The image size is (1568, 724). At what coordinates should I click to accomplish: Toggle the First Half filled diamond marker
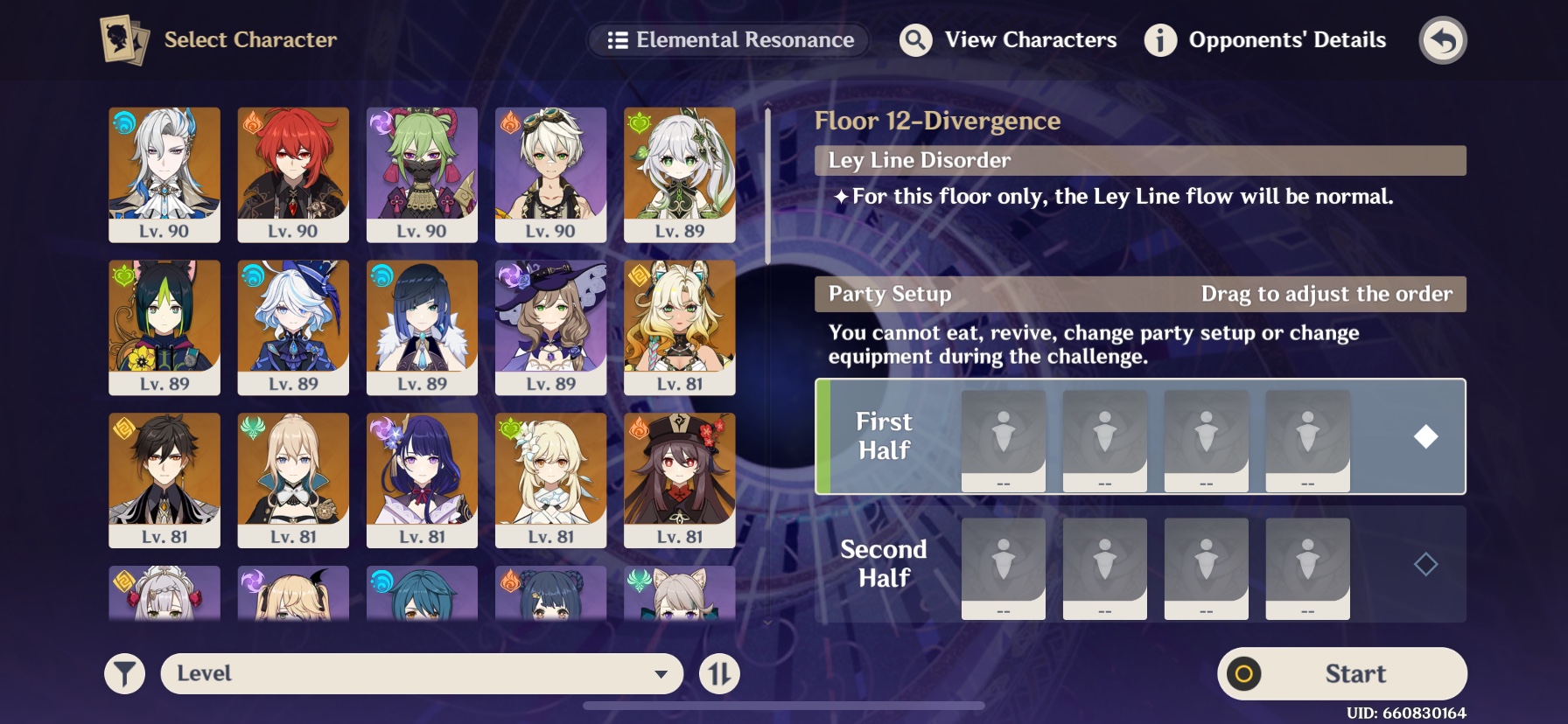[1426, 435]
